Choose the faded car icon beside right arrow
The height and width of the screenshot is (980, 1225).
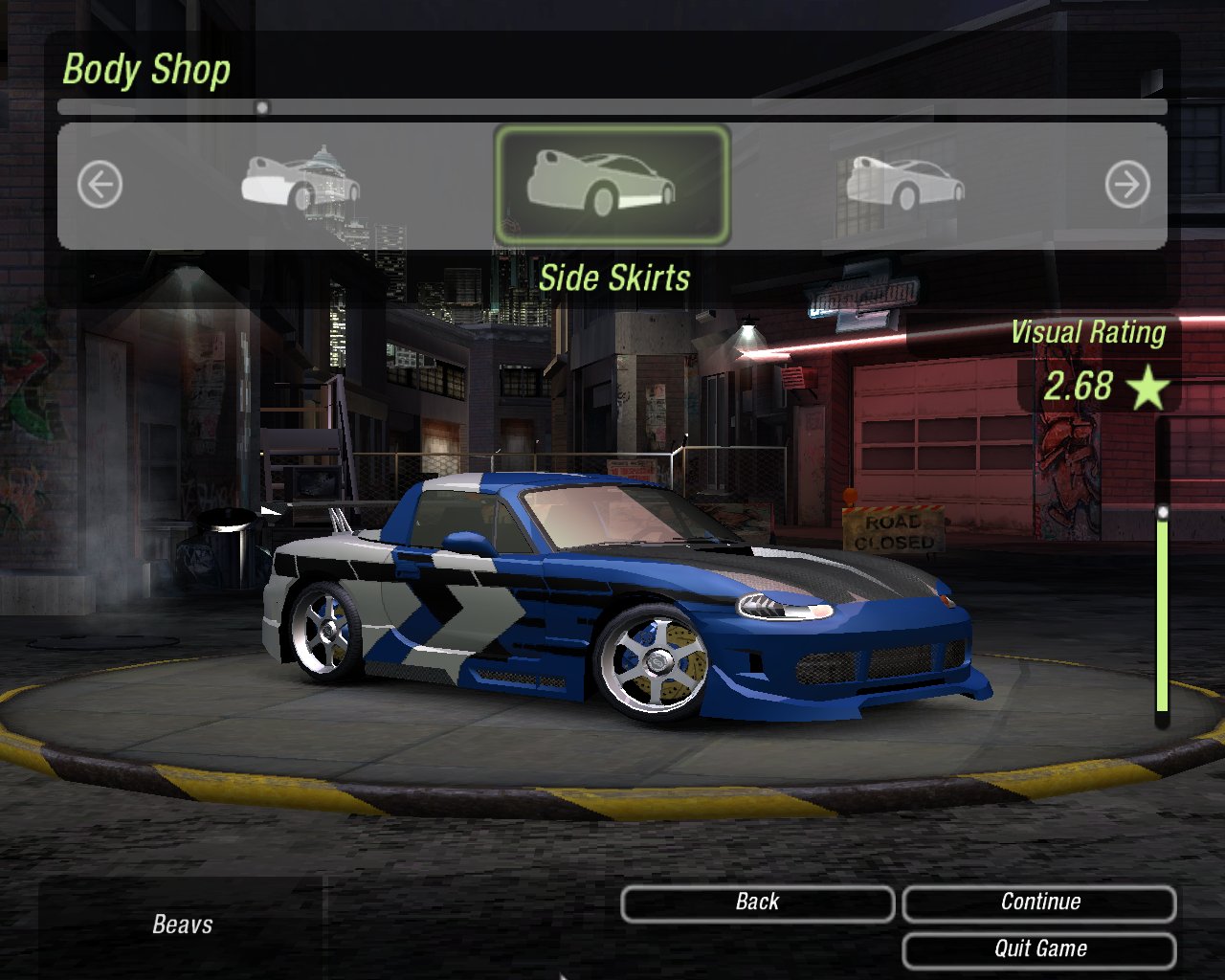pos(904,183)
